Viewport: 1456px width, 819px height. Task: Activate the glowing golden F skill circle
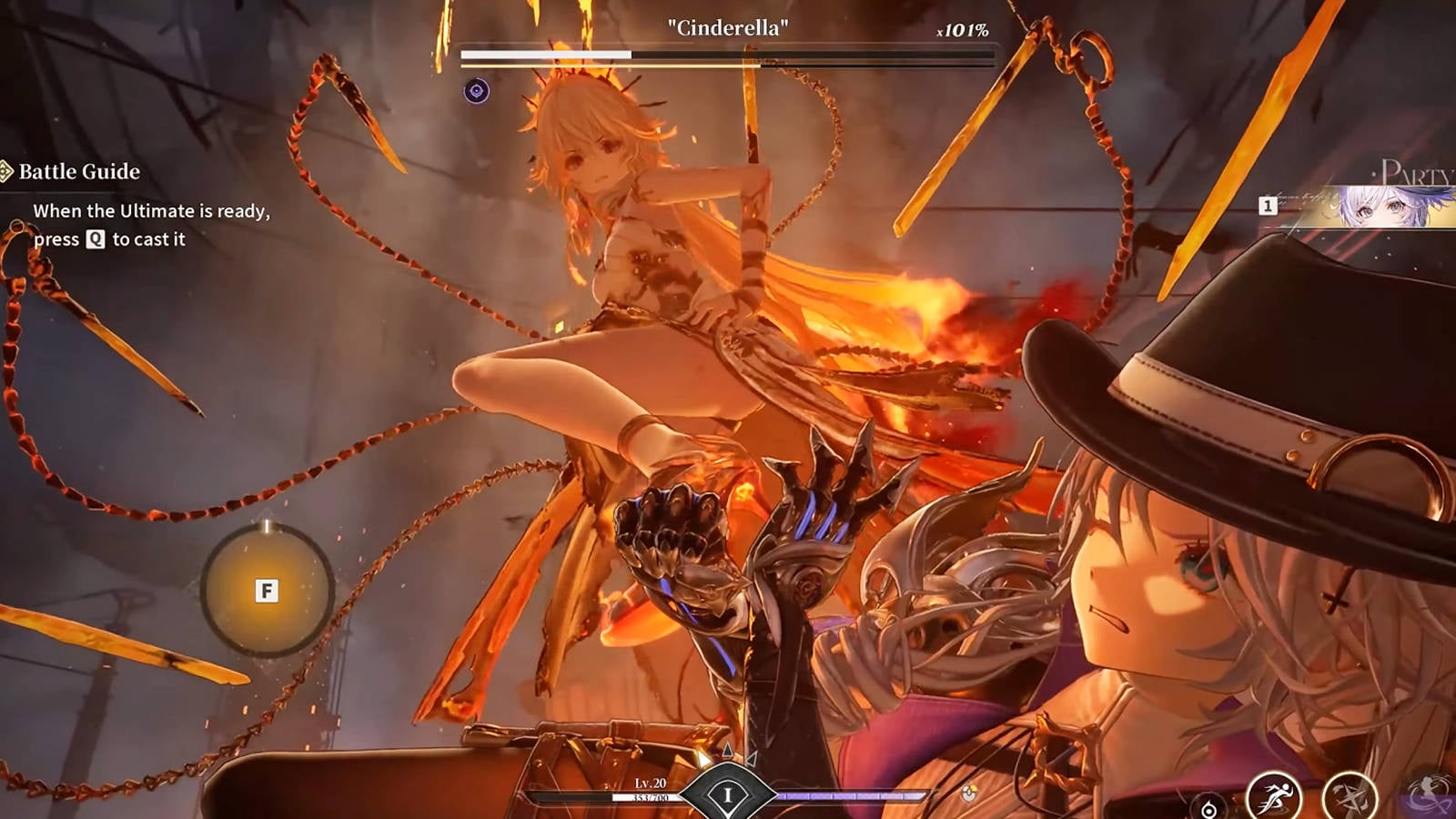(x=267, y=591)
